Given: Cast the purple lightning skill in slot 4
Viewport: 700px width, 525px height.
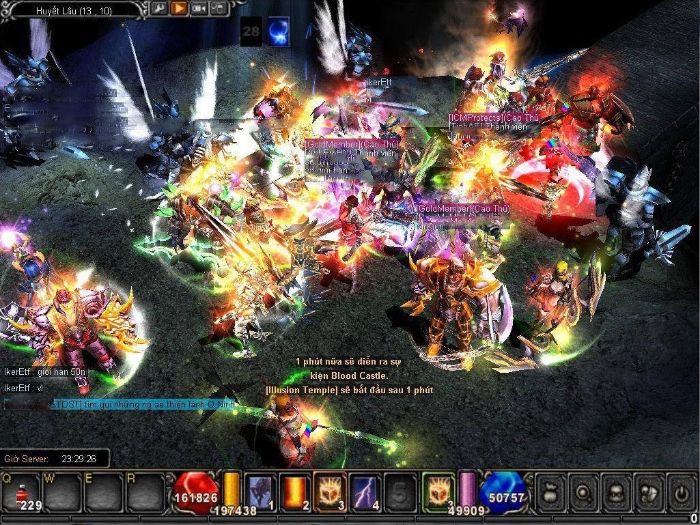Looking at the screenshot, I should (x=364, y=490).
